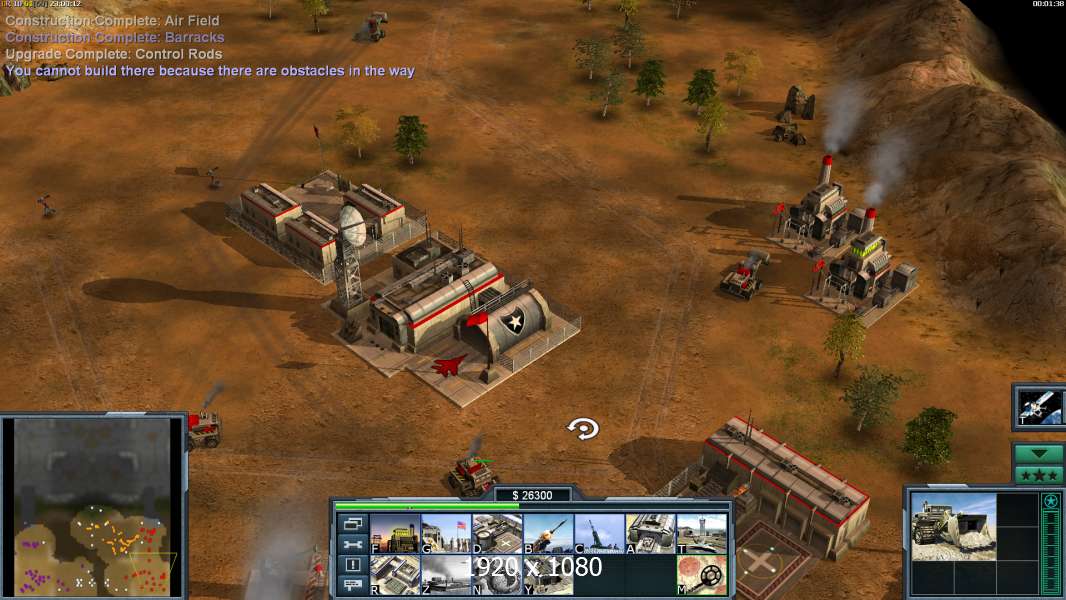Build the Patriot missile defense icon
Screen dimensions: 1066x600
coord(548,534)
